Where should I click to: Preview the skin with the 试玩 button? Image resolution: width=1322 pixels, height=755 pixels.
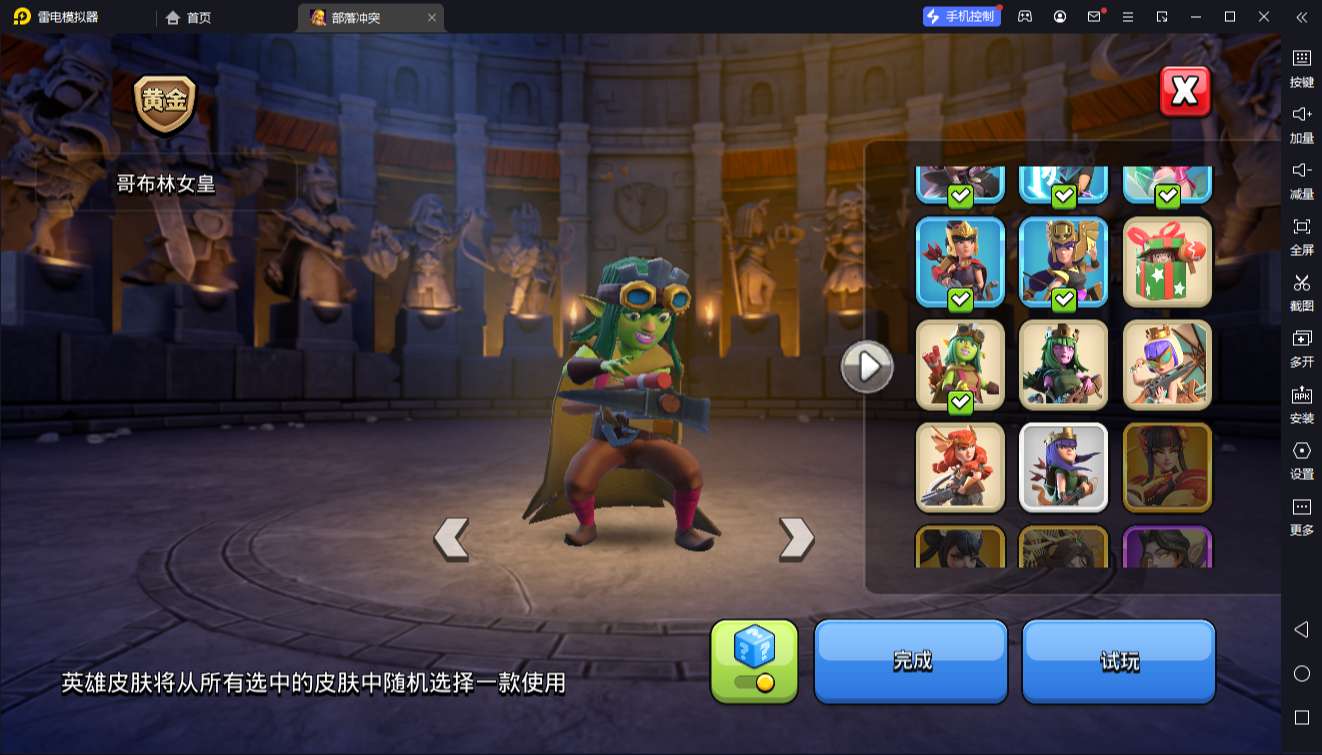point(1118,660)
